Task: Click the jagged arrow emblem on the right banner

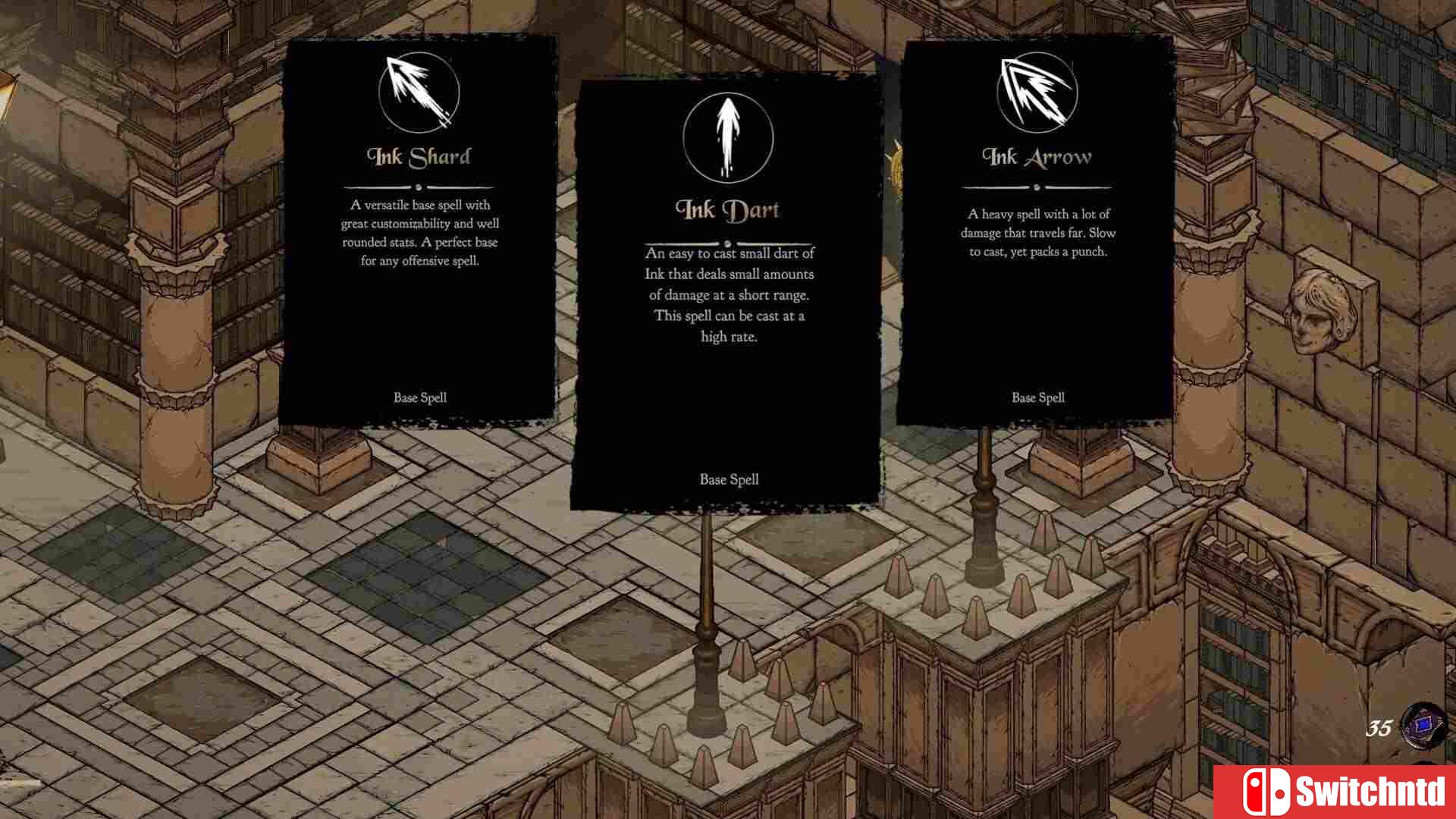Action: [1036, 92]
